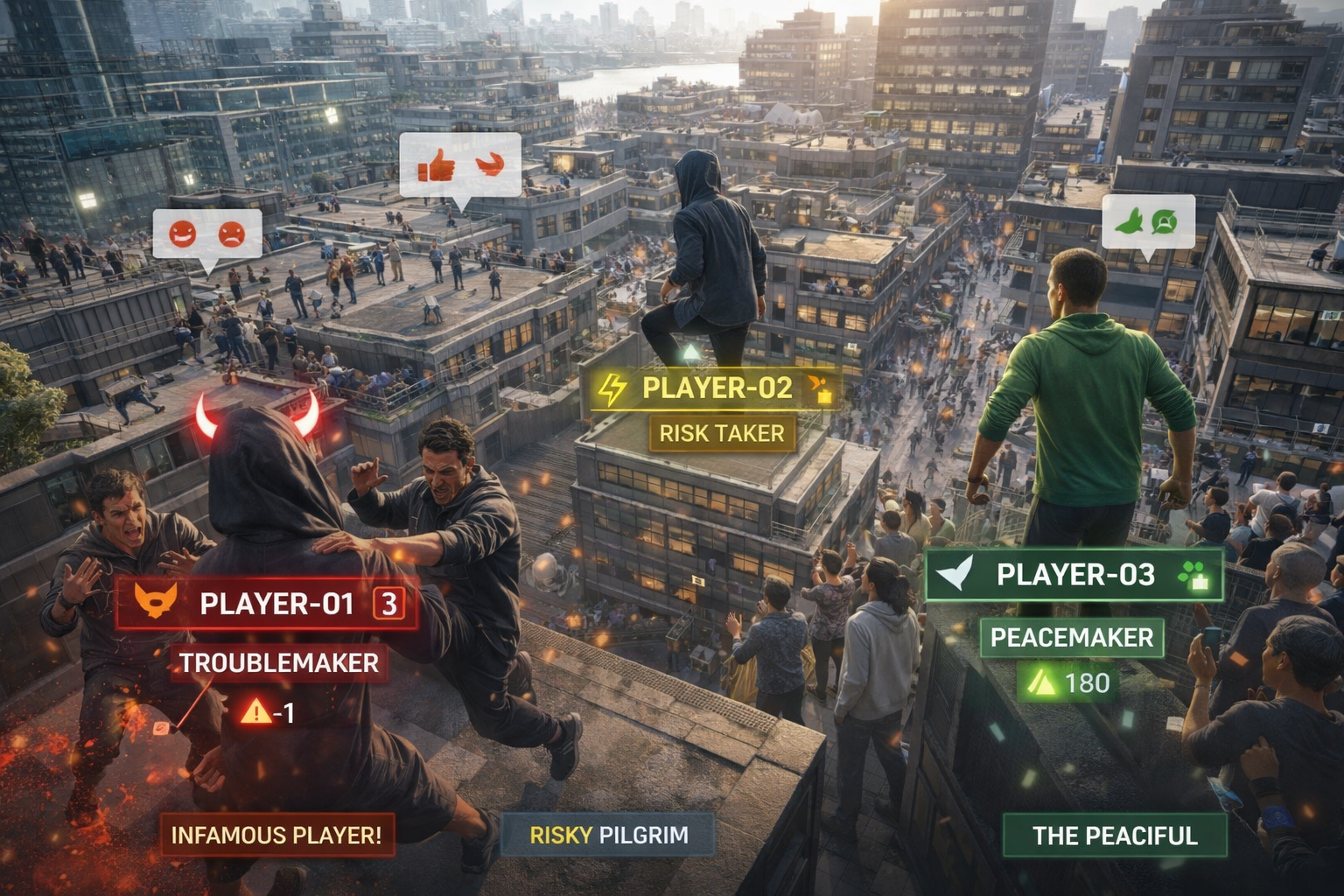Click the TROUBLEMAKER title label
This screenshot has width=1344, height=896.
(x=279, y=663)
